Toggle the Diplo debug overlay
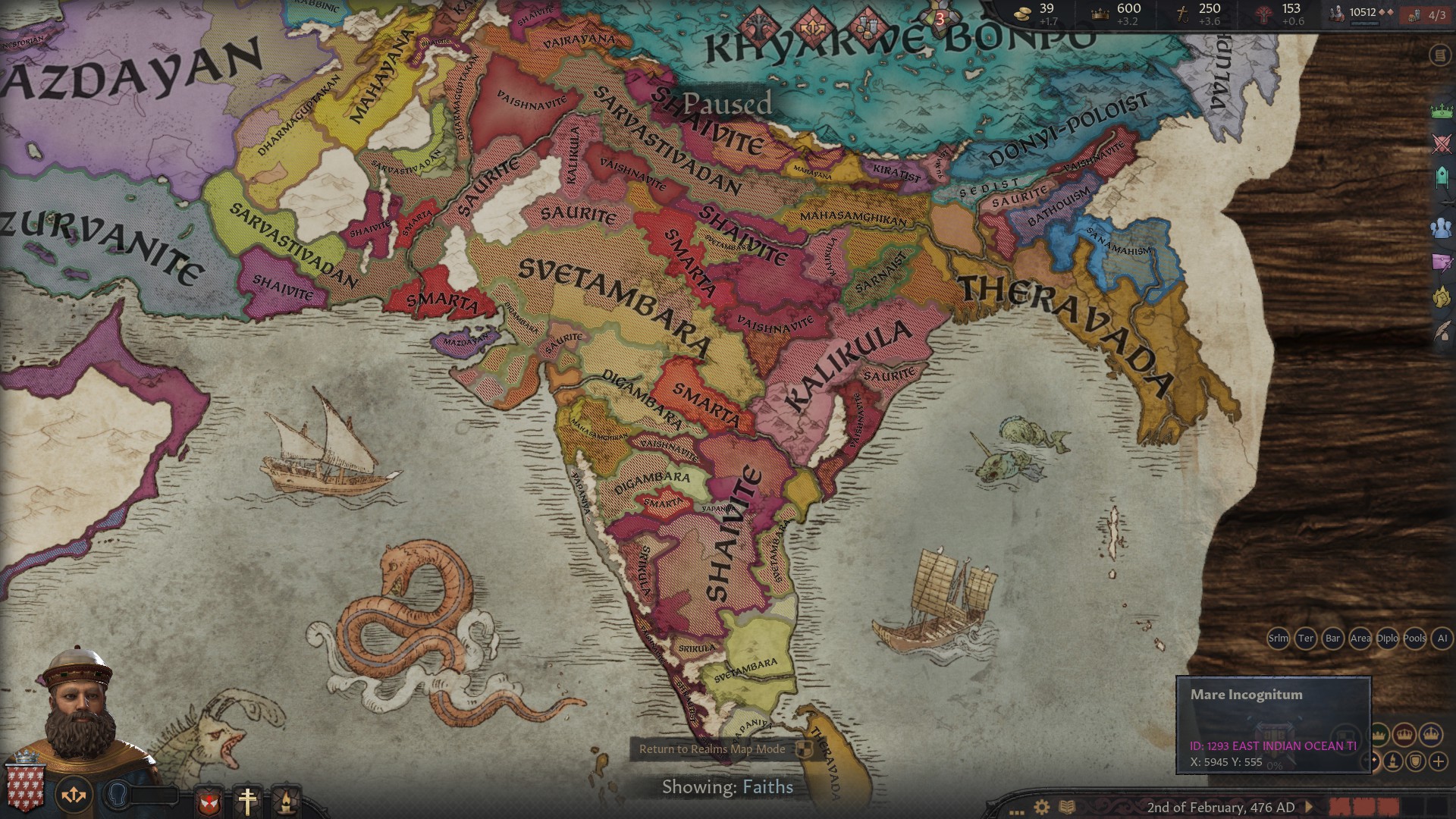 [x=1387, y=639]
